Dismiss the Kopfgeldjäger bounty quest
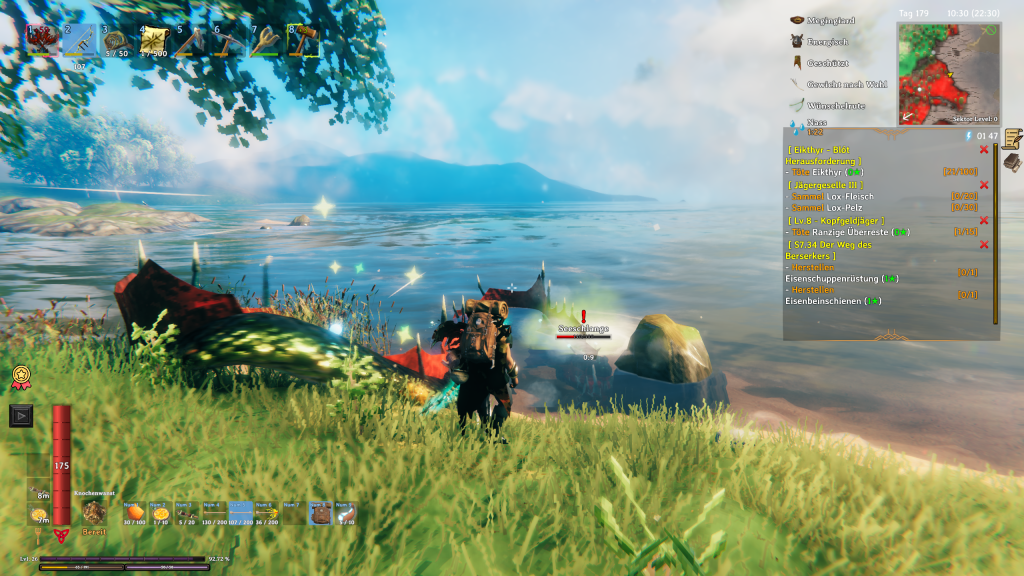The height and width of the screenshot is (576, 1024). pyautogui.click(x=984, y=220)
